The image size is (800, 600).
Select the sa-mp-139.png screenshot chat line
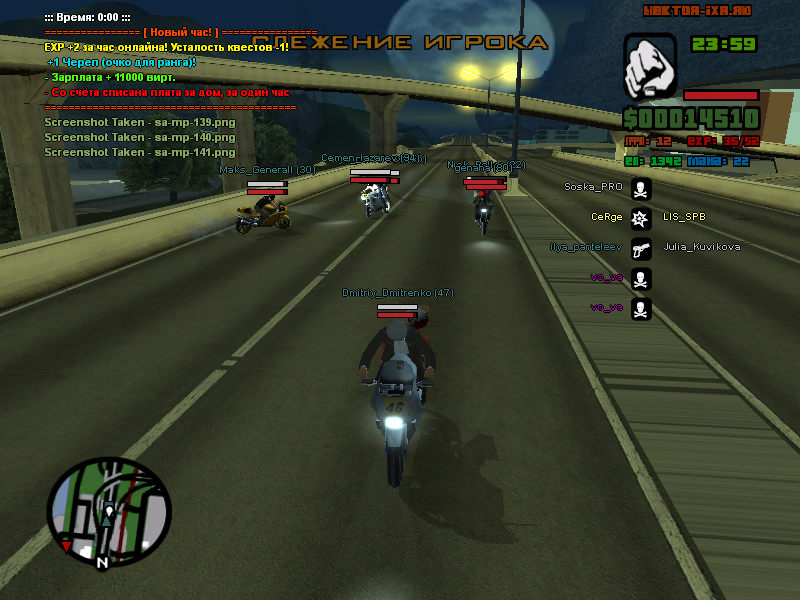140,122
